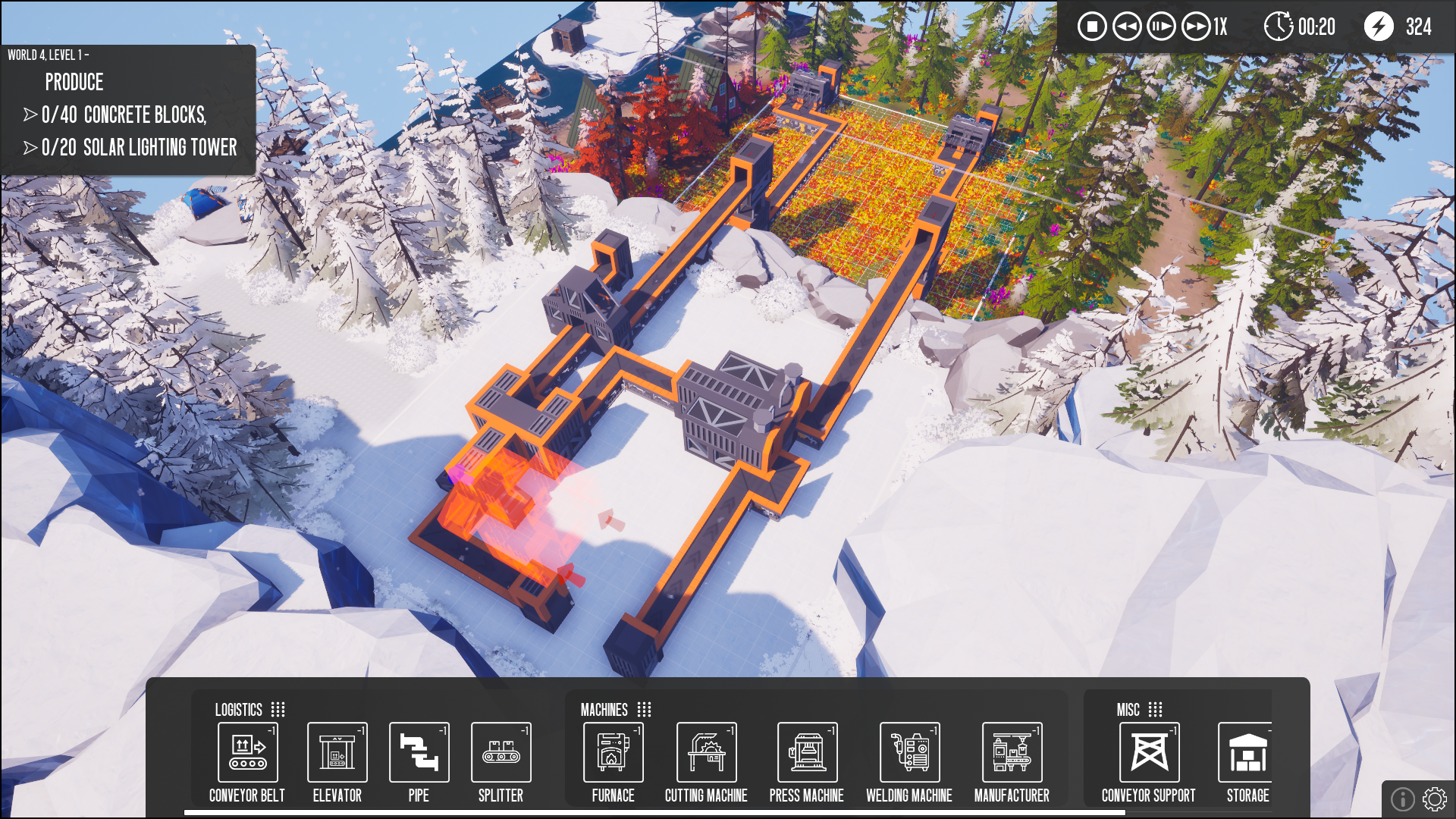Select the Manufacturer building

[x=1010, y=753]
